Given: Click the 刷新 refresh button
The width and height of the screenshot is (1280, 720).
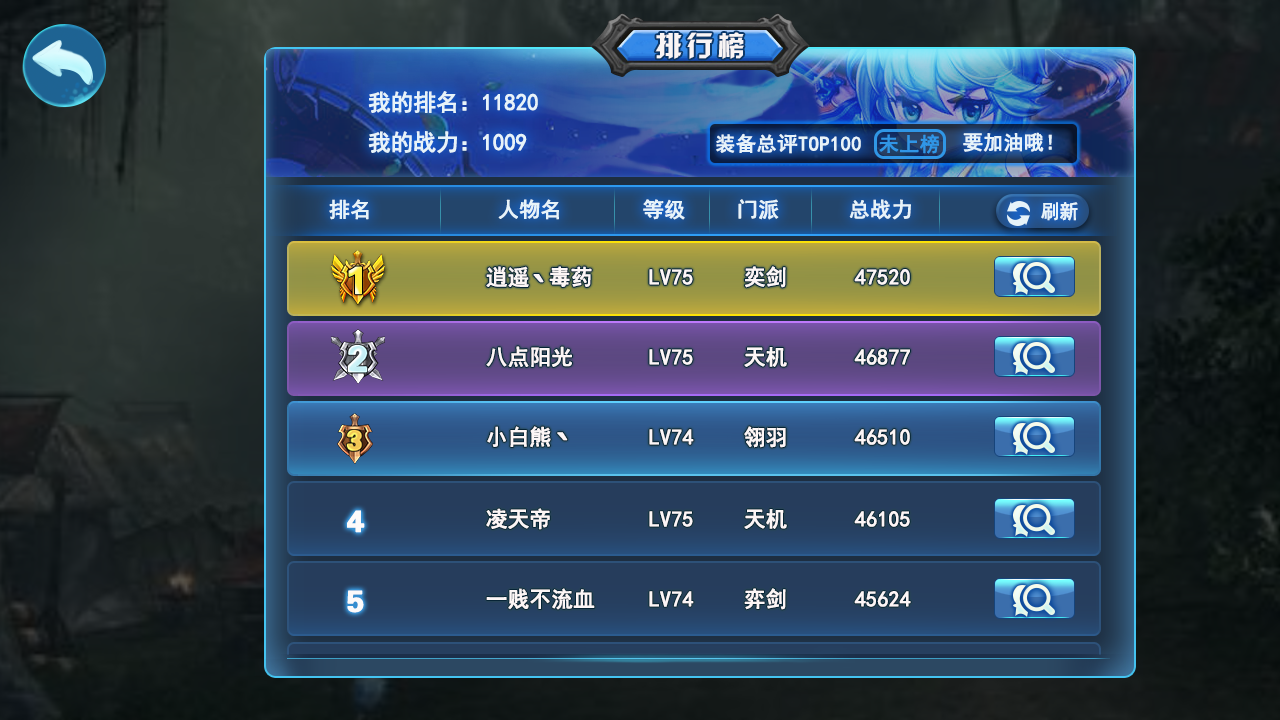Looking at the screenshot, I should tap(1041, 211).
